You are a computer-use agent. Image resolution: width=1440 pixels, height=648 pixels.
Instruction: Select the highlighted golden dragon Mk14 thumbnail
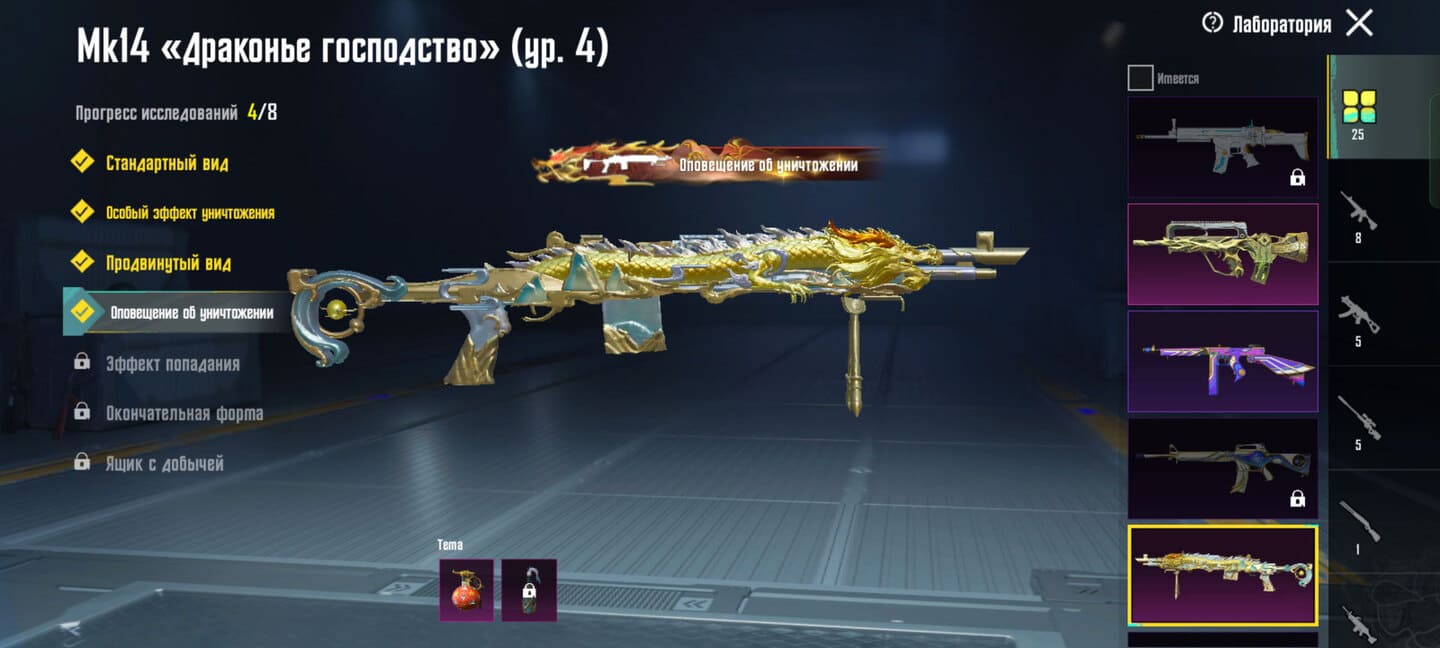tap(1222, 575)
